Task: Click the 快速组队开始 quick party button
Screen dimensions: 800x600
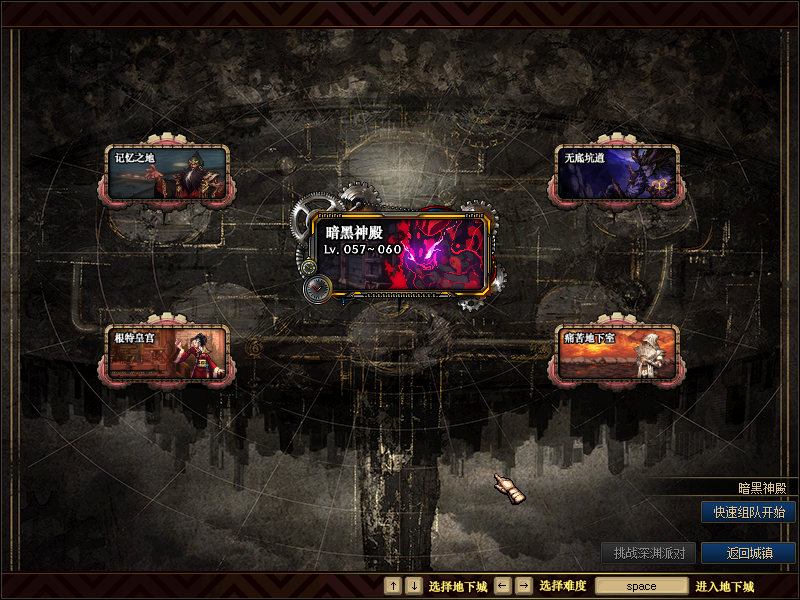Action: [x=748, y=512]
